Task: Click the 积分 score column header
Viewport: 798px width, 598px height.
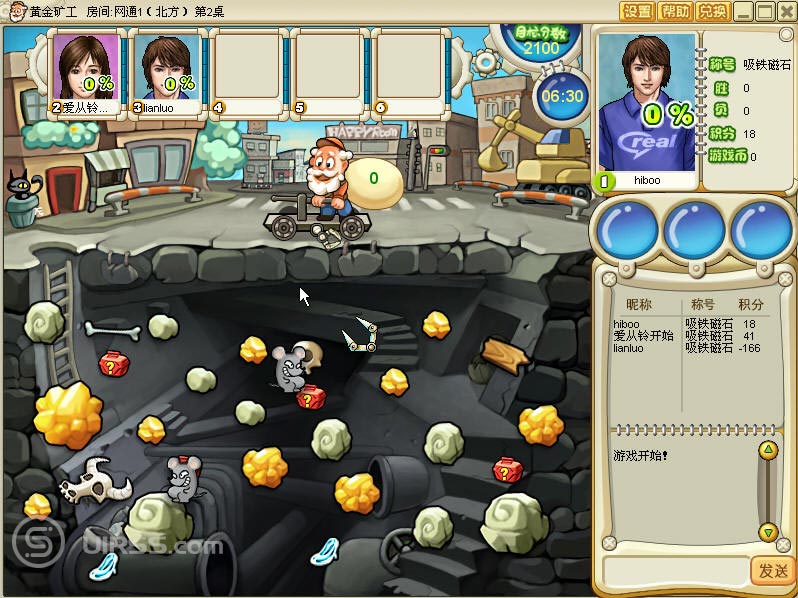Action: [x=751, y=304]
